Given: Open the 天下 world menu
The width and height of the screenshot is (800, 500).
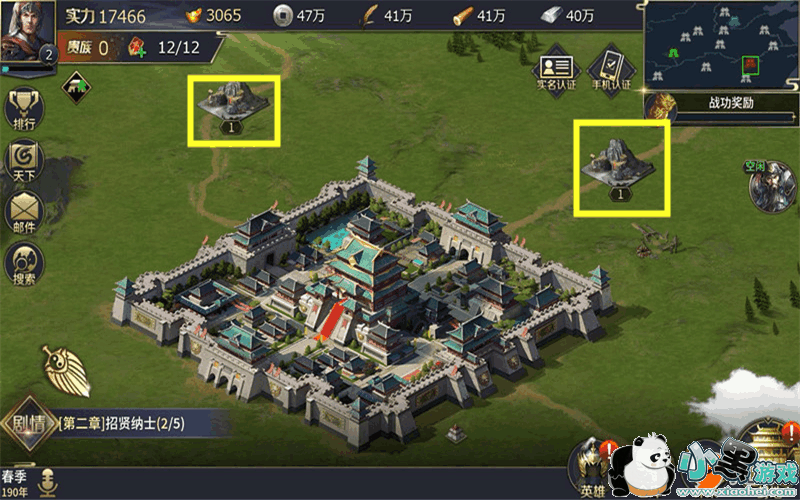Looking at the screenshot, I should [24, 162].
